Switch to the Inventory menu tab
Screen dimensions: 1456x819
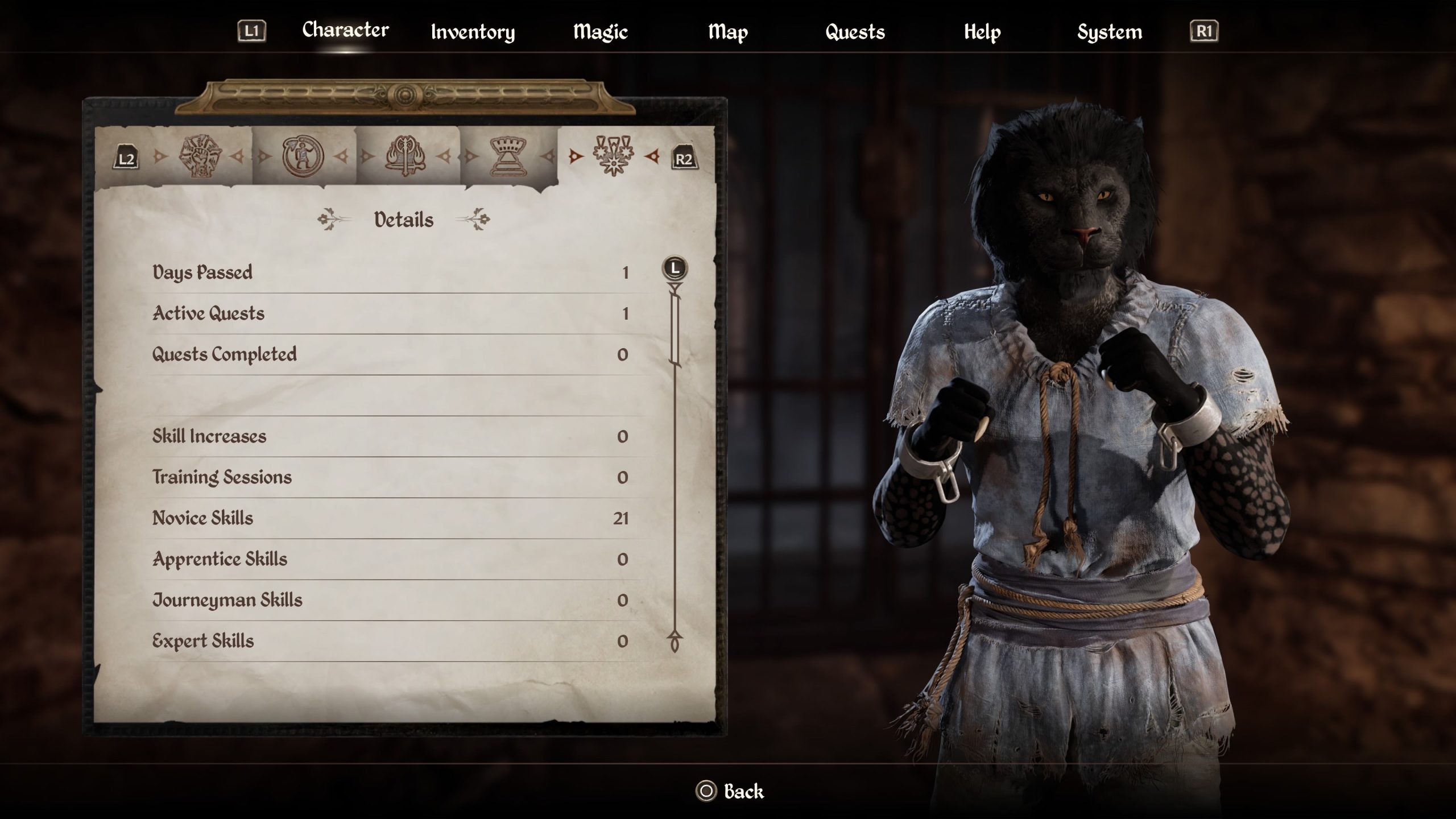[473, 32]
